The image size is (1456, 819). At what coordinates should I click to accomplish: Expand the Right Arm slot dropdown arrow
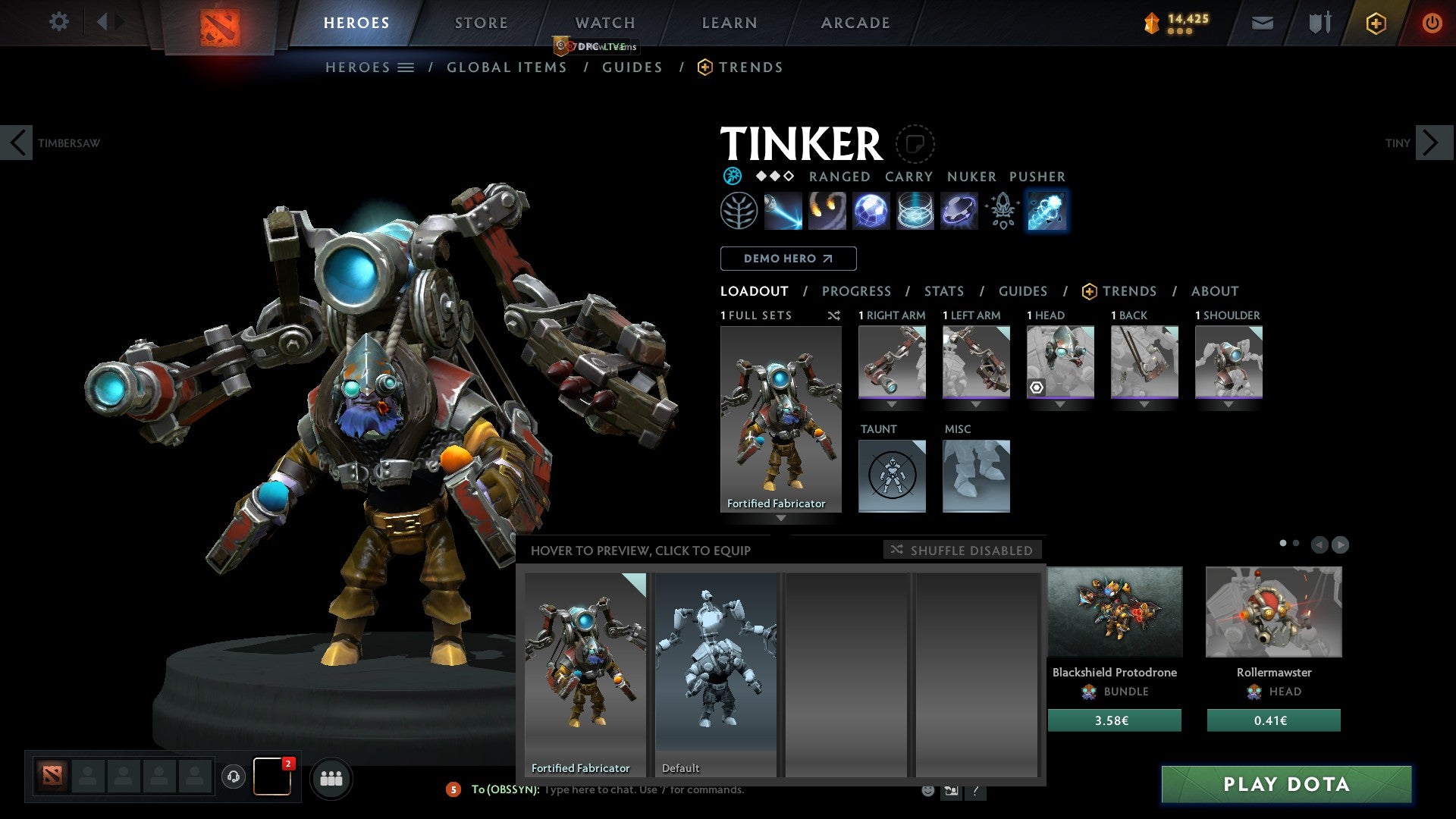tap(892, 404)
